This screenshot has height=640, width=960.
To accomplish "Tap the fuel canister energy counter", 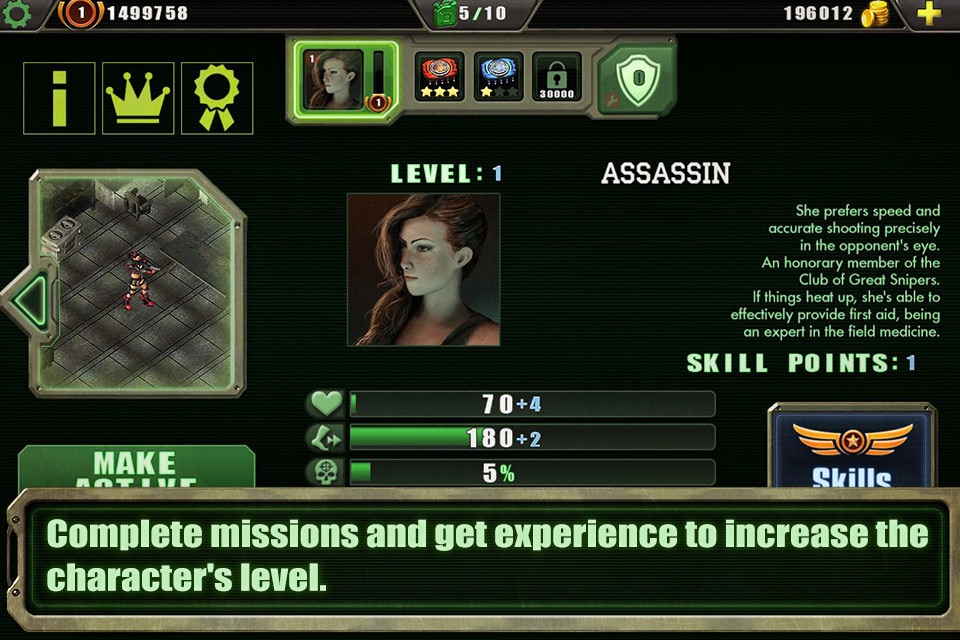I will pyautogui.click(x=470, y=14).
